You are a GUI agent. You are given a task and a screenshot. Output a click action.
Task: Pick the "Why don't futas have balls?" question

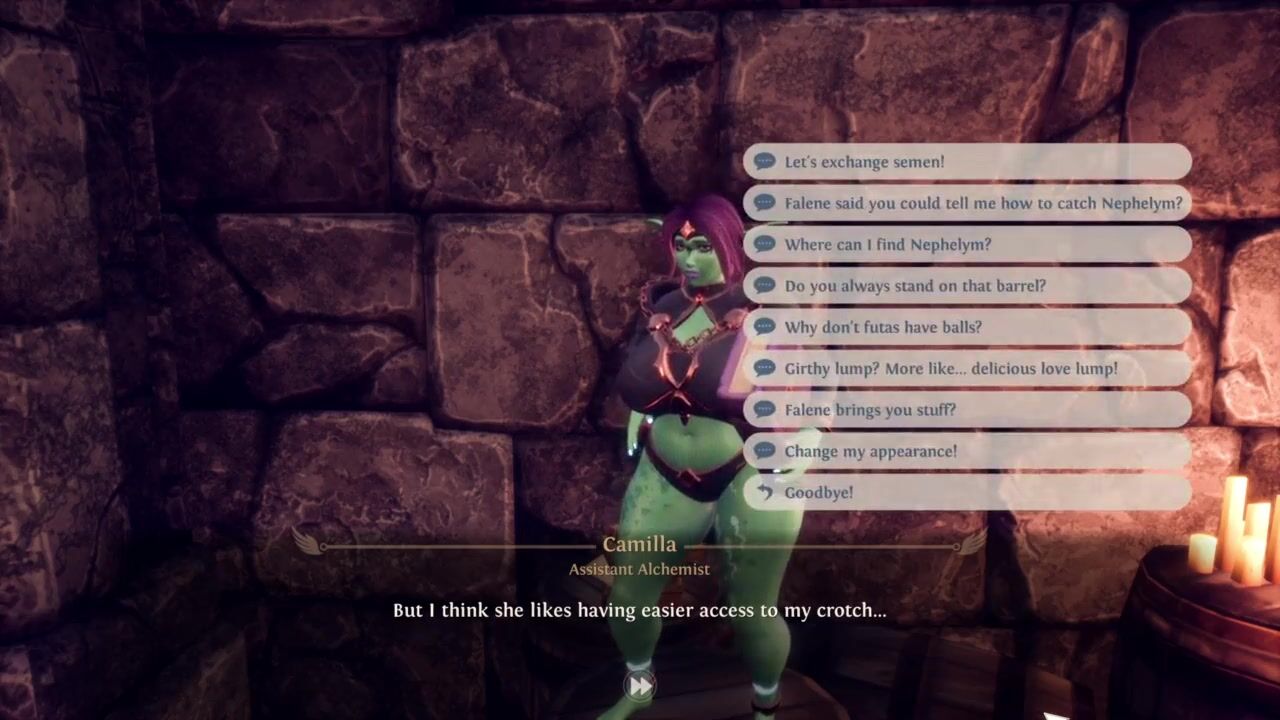point(966,327)
